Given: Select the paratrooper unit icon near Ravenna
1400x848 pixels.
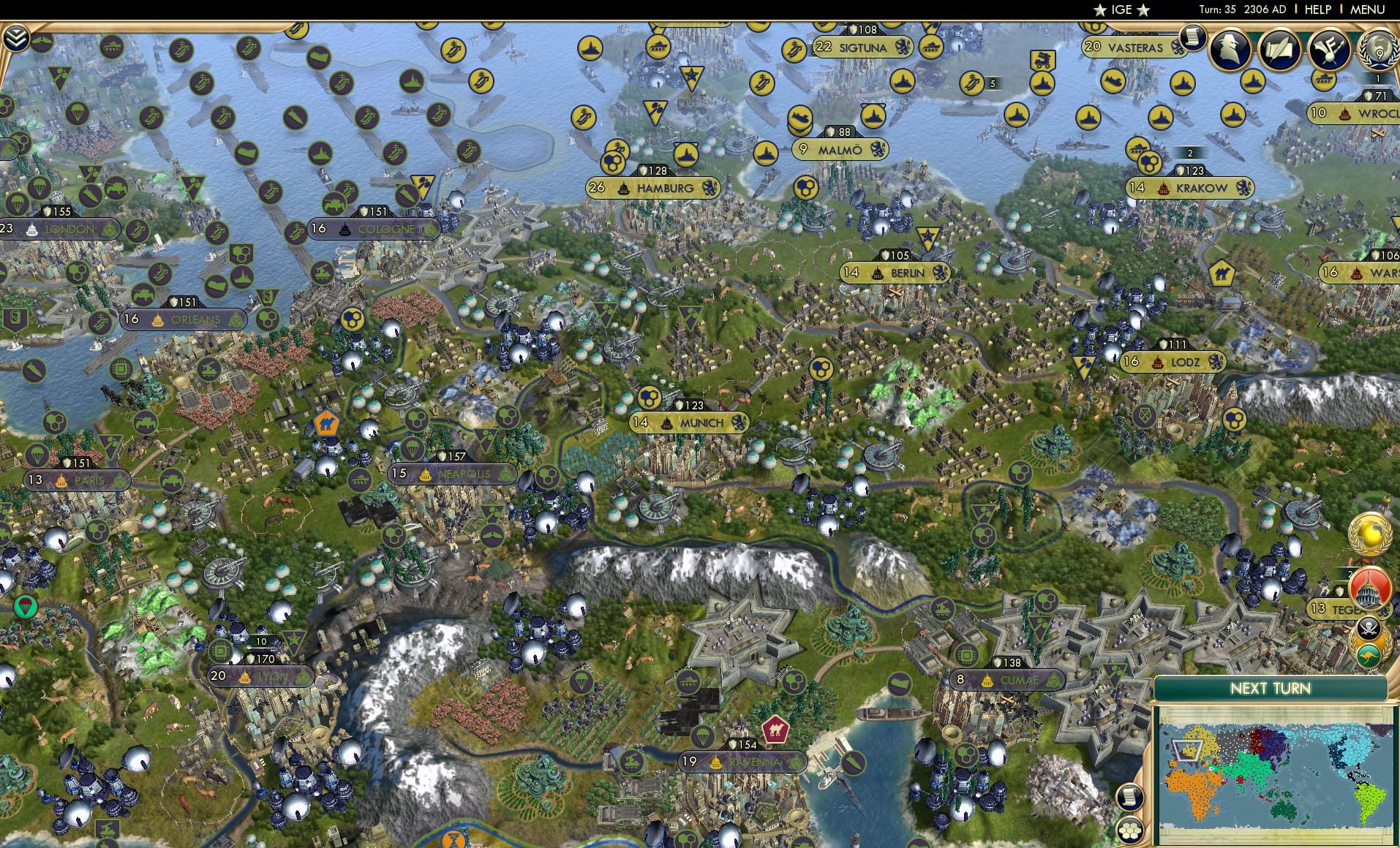Looking at the screenshot, I should (x=703, y=737).
